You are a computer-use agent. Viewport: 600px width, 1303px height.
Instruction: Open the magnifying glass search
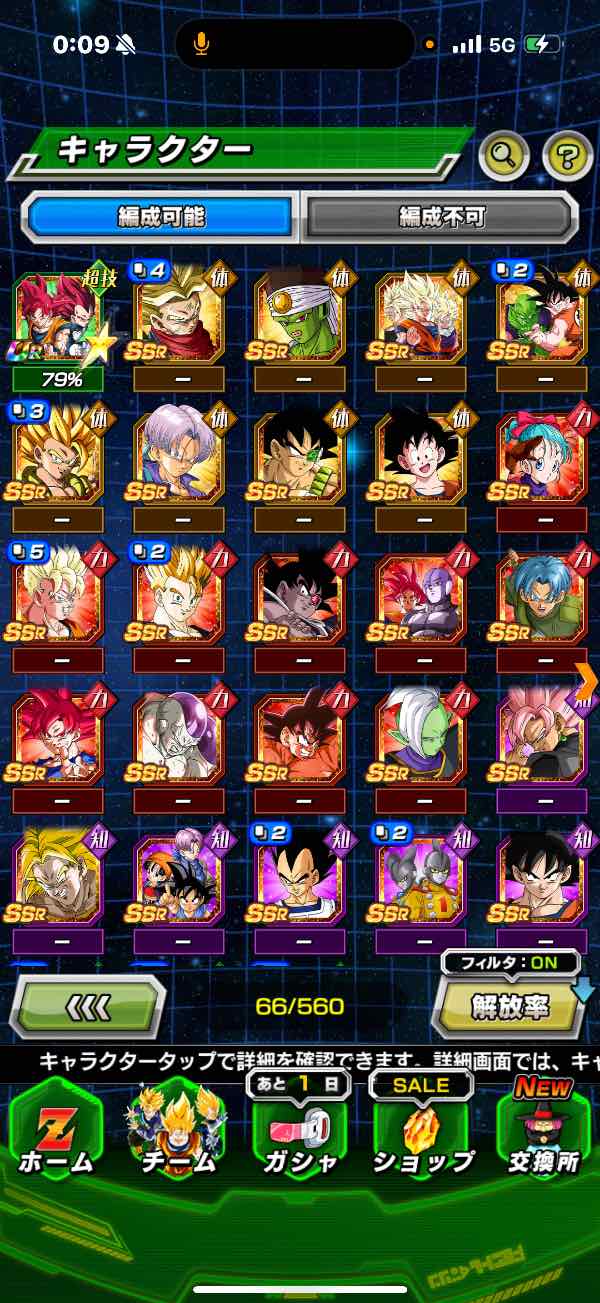coord(504,153)
